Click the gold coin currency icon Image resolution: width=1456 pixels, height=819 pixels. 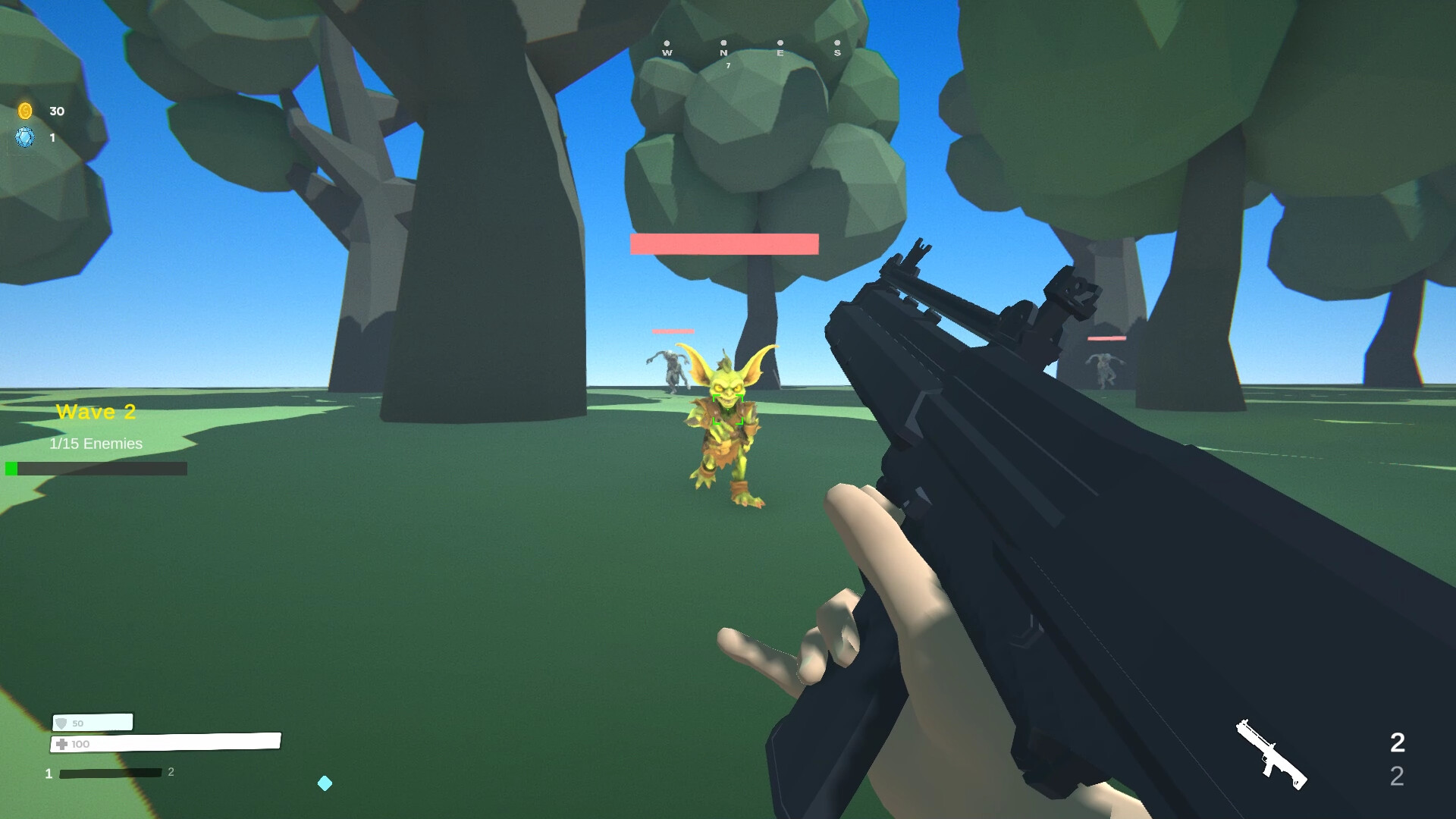pyautogui.click(x=25, y=111)
